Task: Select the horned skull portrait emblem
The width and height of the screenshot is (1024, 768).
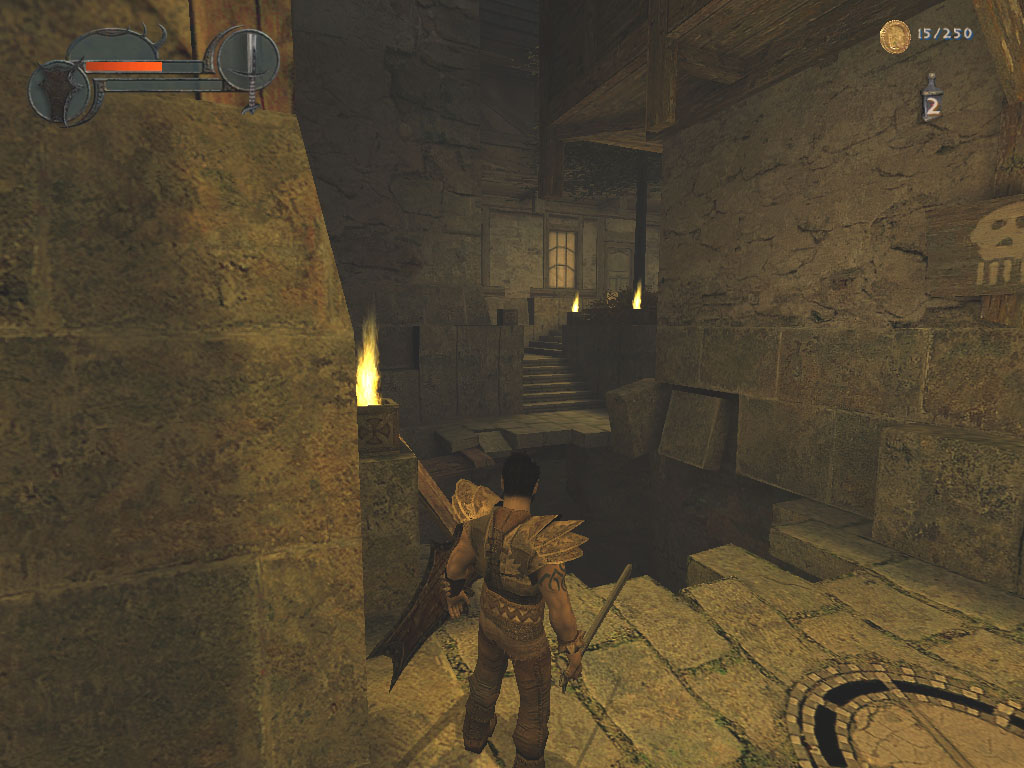Action: [x=62, y=93]
